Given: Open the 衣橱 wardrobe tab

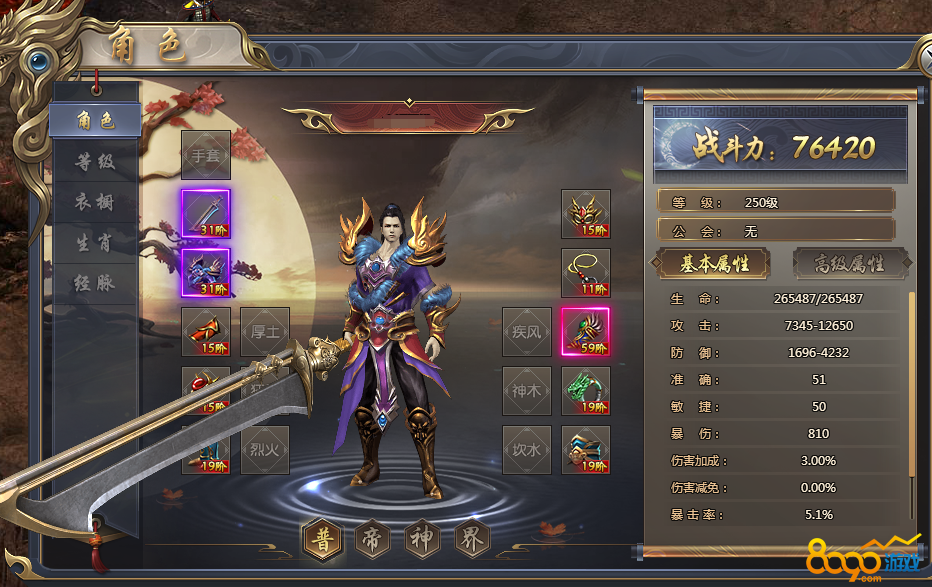Looking at the screenshot, I should pos(96,202).
